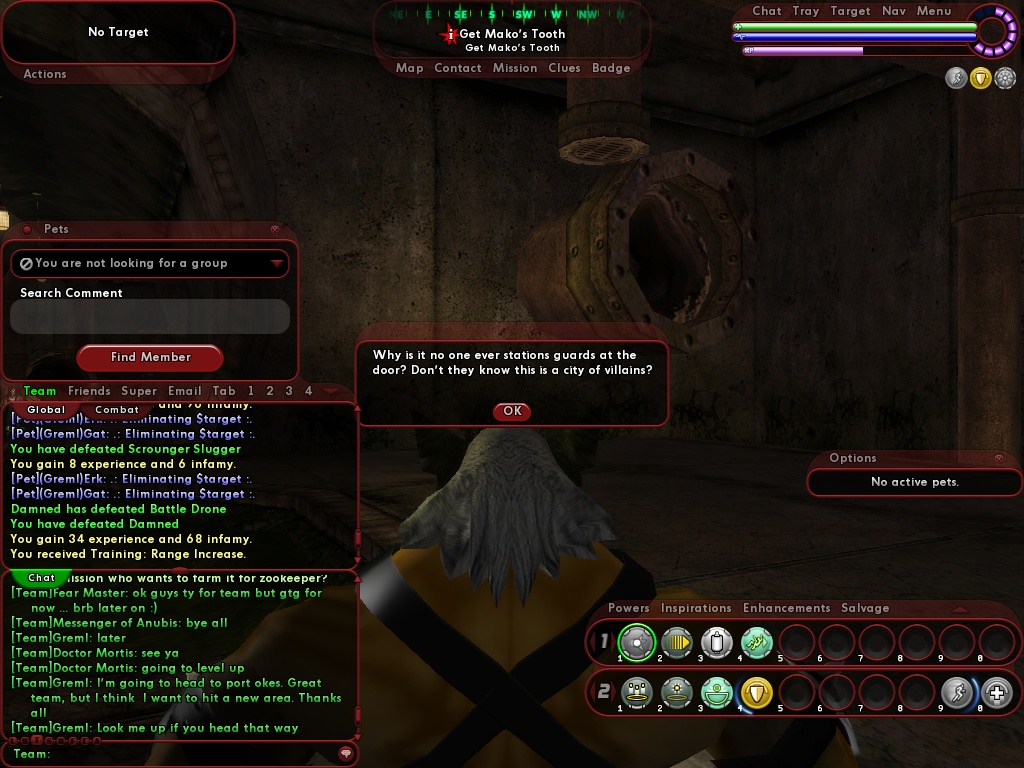The image size is (1024, 768).
Task: Open the Salvage inventory
Action: [865, 608]
